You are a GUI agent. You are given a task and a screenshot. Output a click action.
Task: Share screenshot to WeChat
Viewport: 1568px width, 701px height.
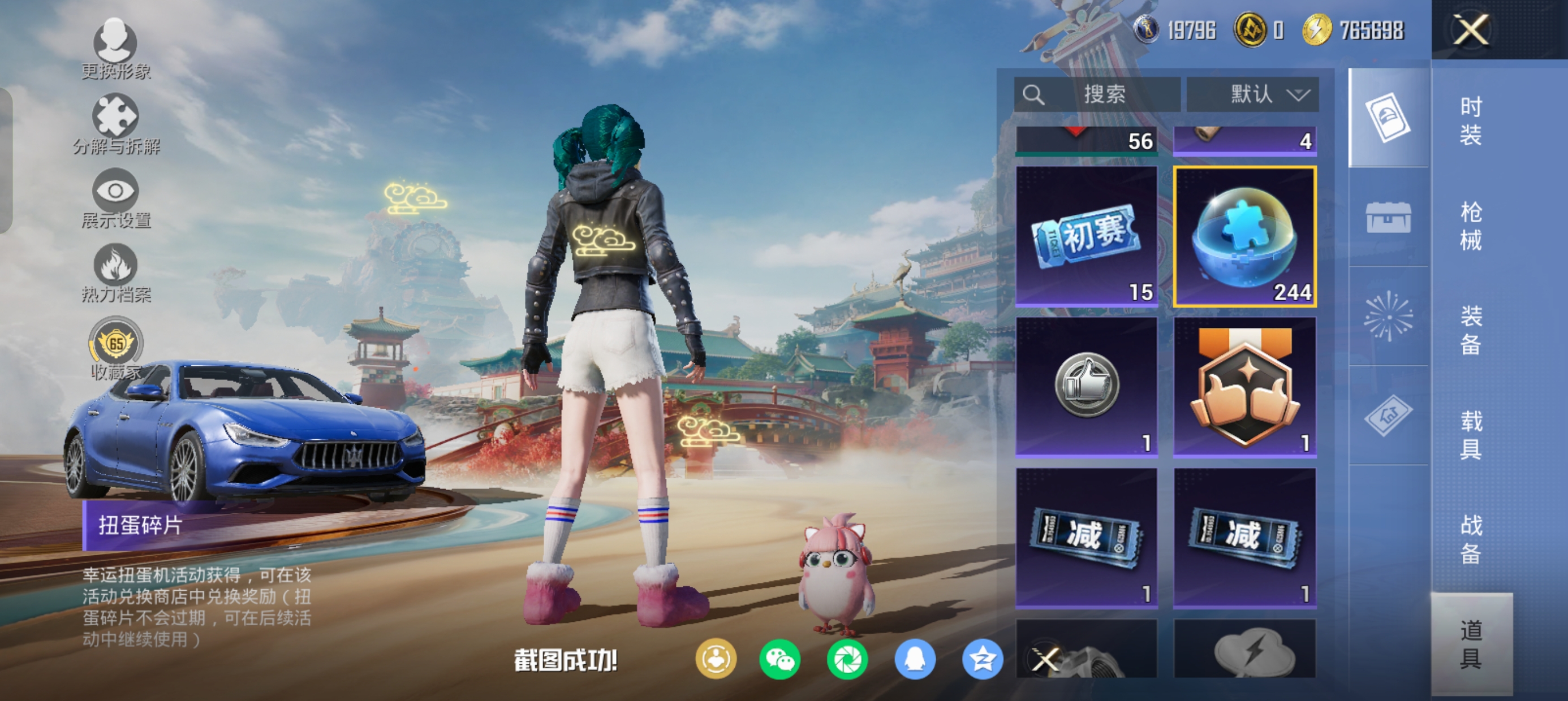(x=779, y=660)
